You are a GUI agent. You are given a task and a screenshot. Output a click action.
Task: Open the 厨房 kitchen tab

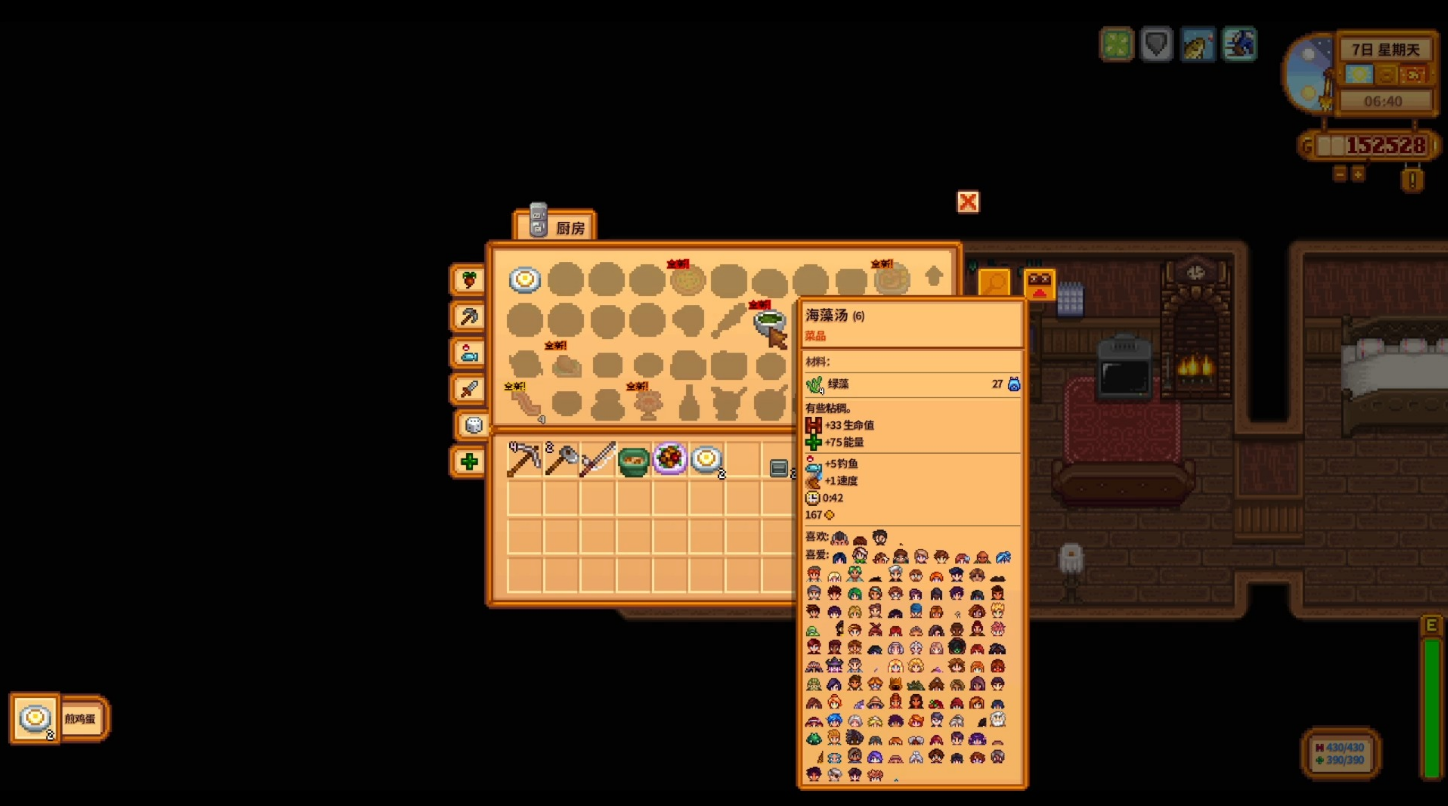[x=554, y=225]
